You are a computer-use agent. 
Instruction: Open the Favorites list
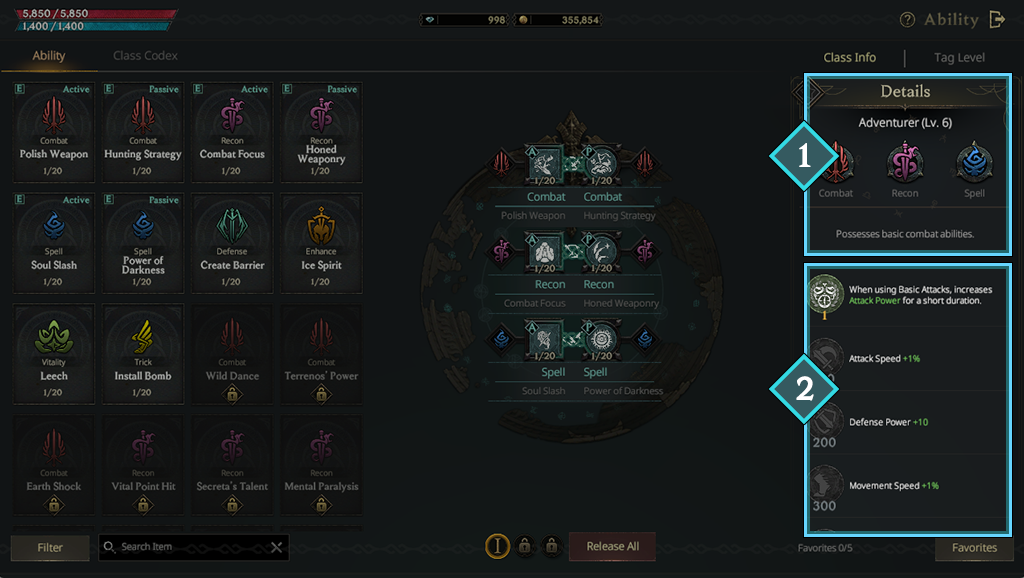point(974,548)
